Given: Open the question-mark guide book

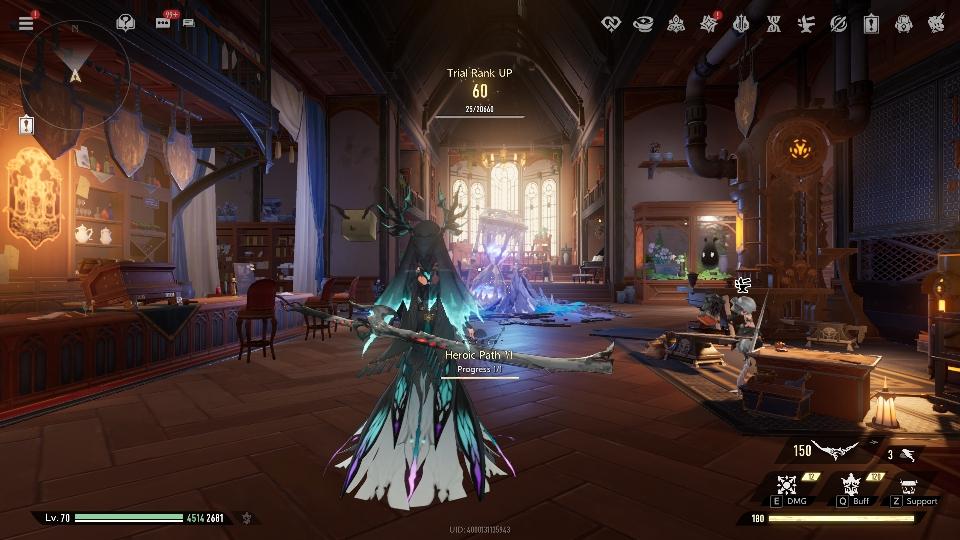Looking at the screenshot, I should tap(125, 22).
